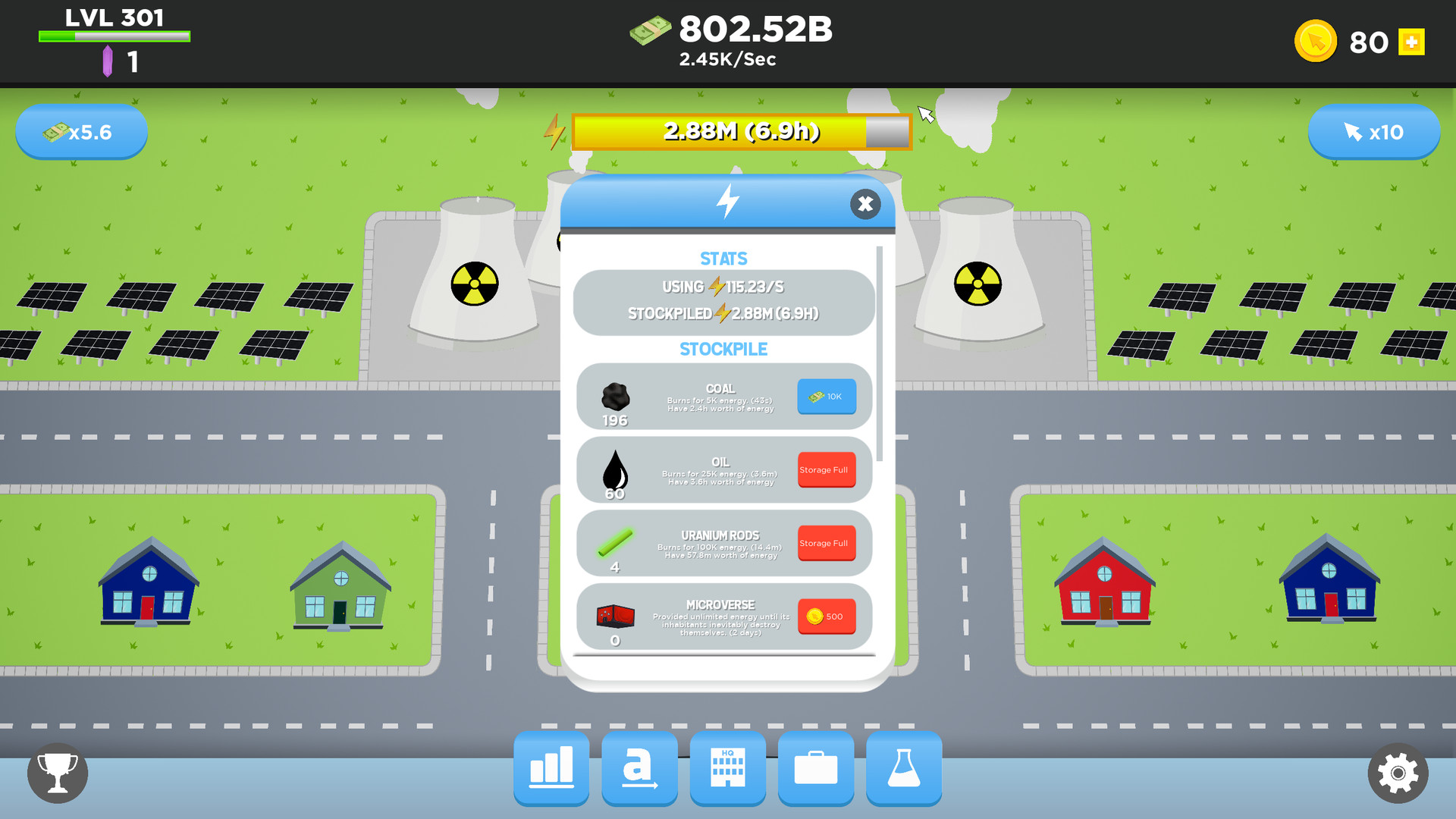
Task: Open the HQ building menu
Action: [x=727, y=769]
